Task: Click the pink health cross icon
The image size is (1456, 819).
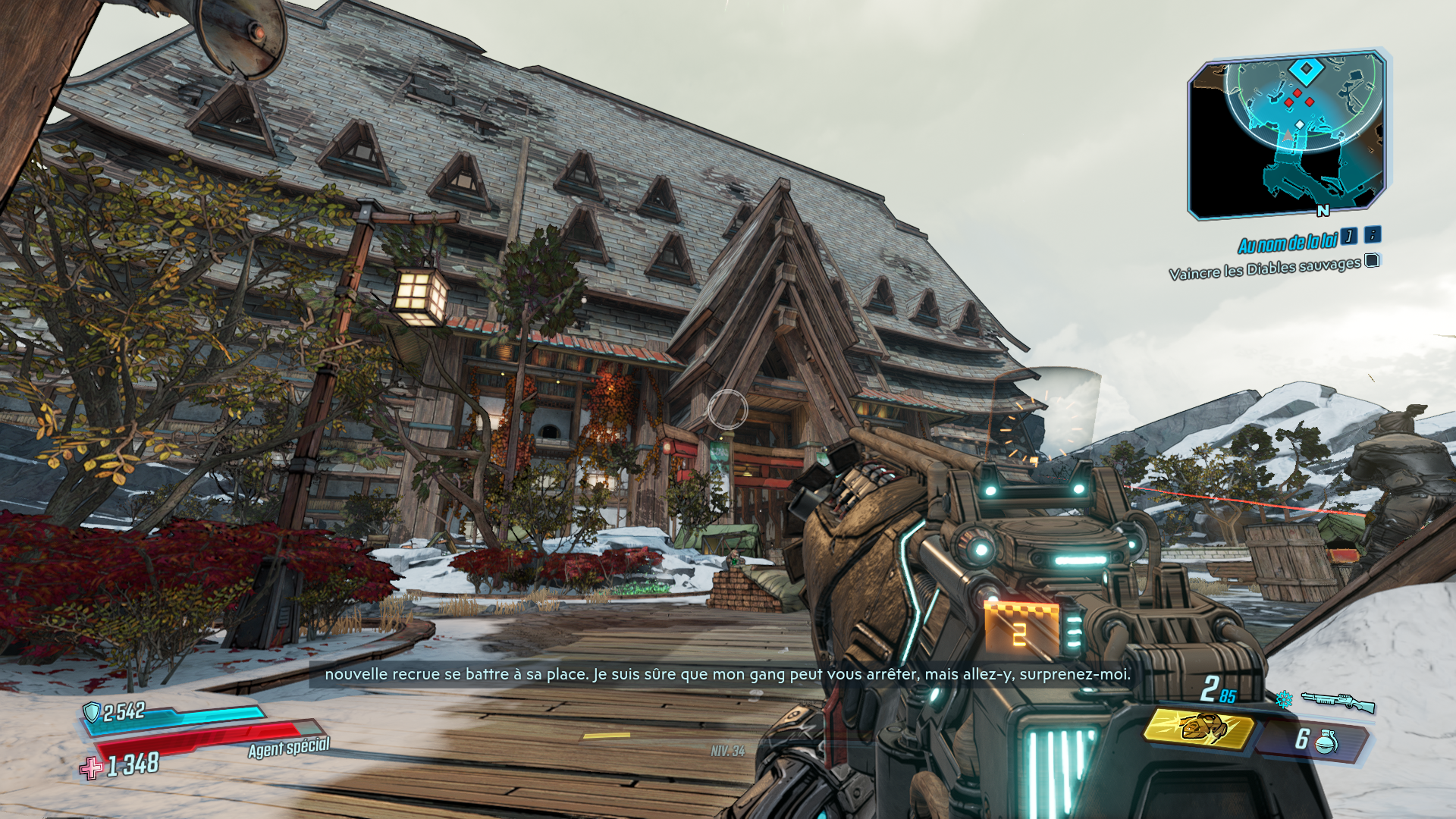Action: tap(92, 767)
